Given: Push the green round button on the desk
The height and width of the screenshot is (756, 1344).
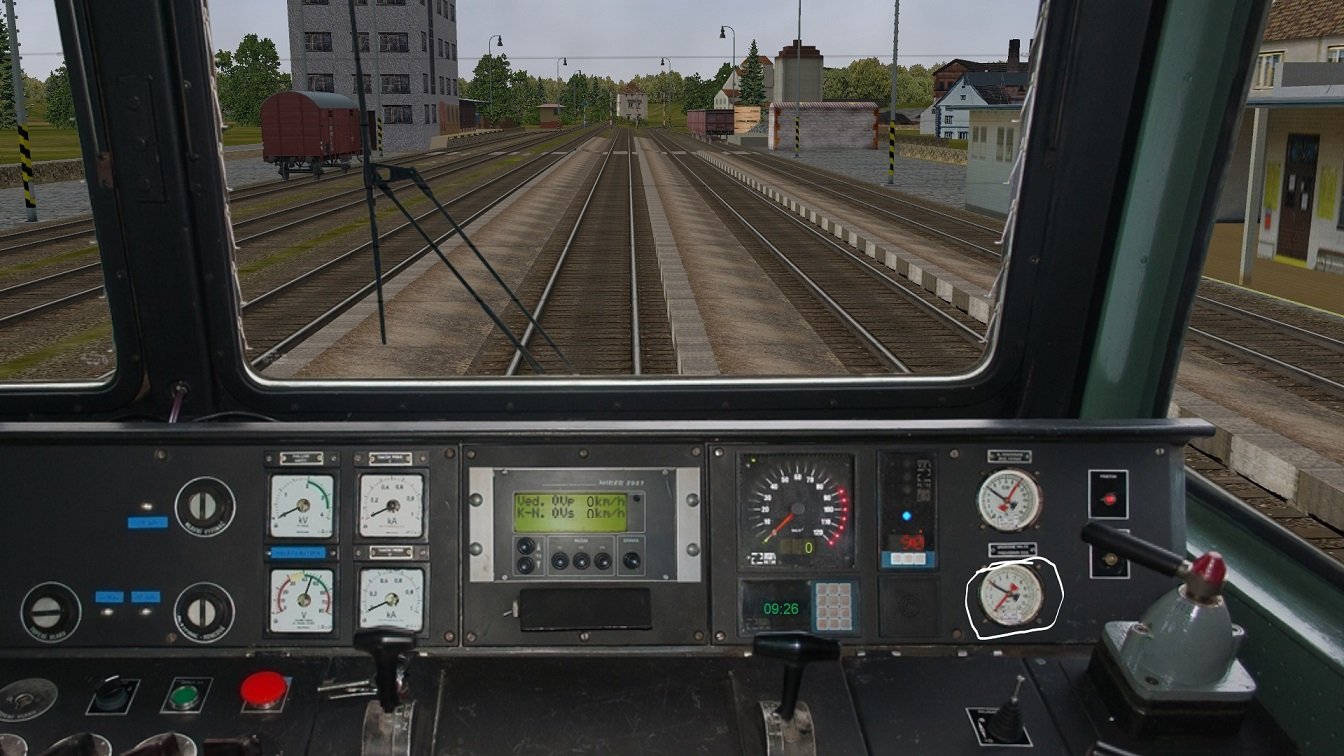Looking at the screenshot, I should (x=184, y=695).
